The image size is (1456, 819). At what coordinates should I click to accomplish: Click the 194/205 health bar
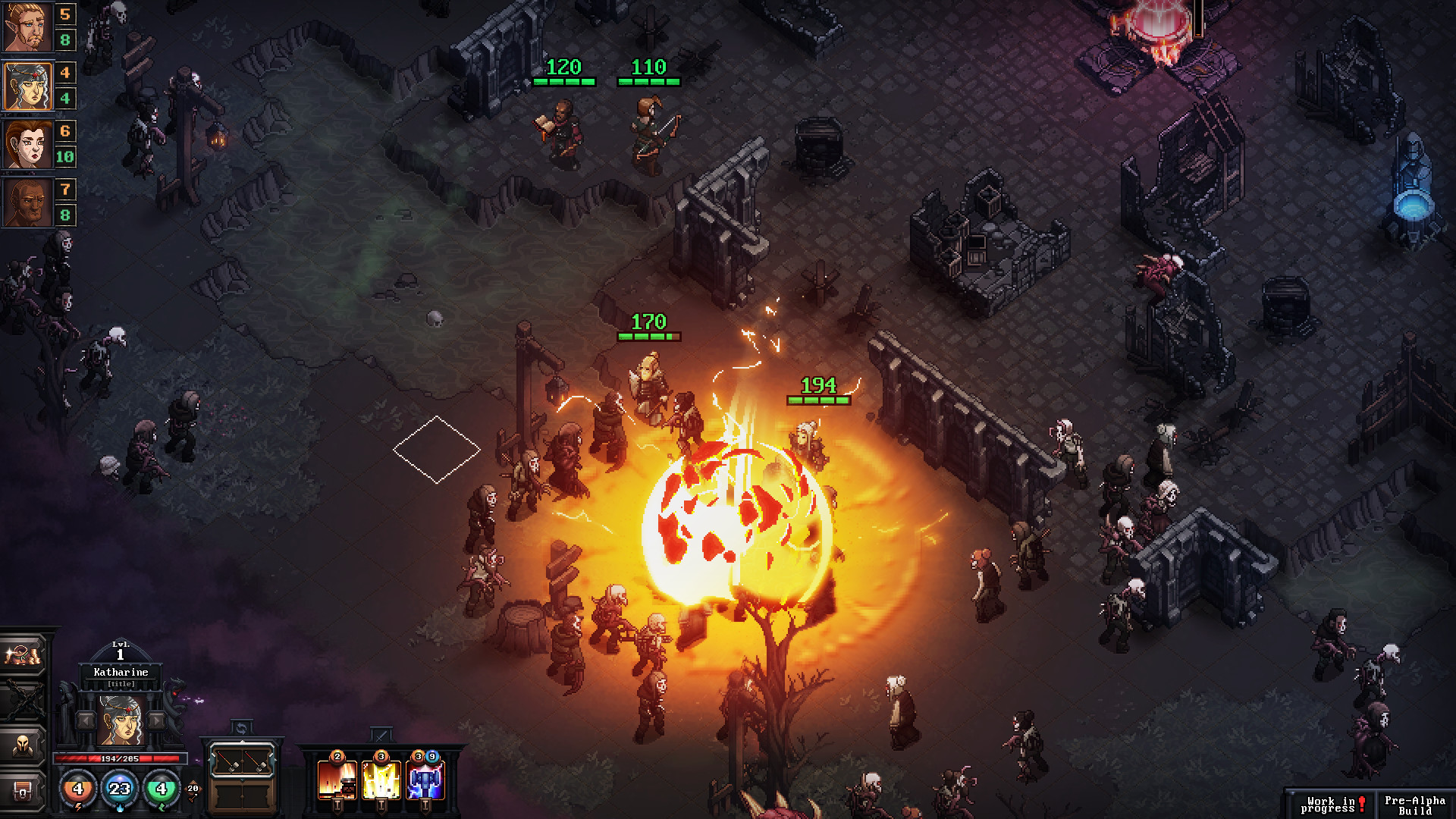[119, 759]
